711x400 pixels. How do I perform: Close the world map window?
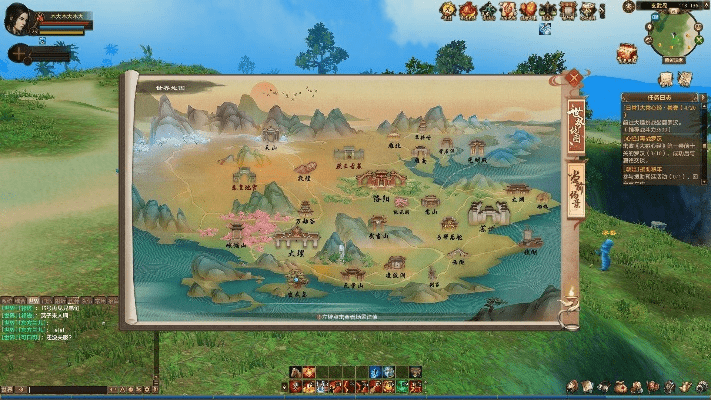point(574,75)
